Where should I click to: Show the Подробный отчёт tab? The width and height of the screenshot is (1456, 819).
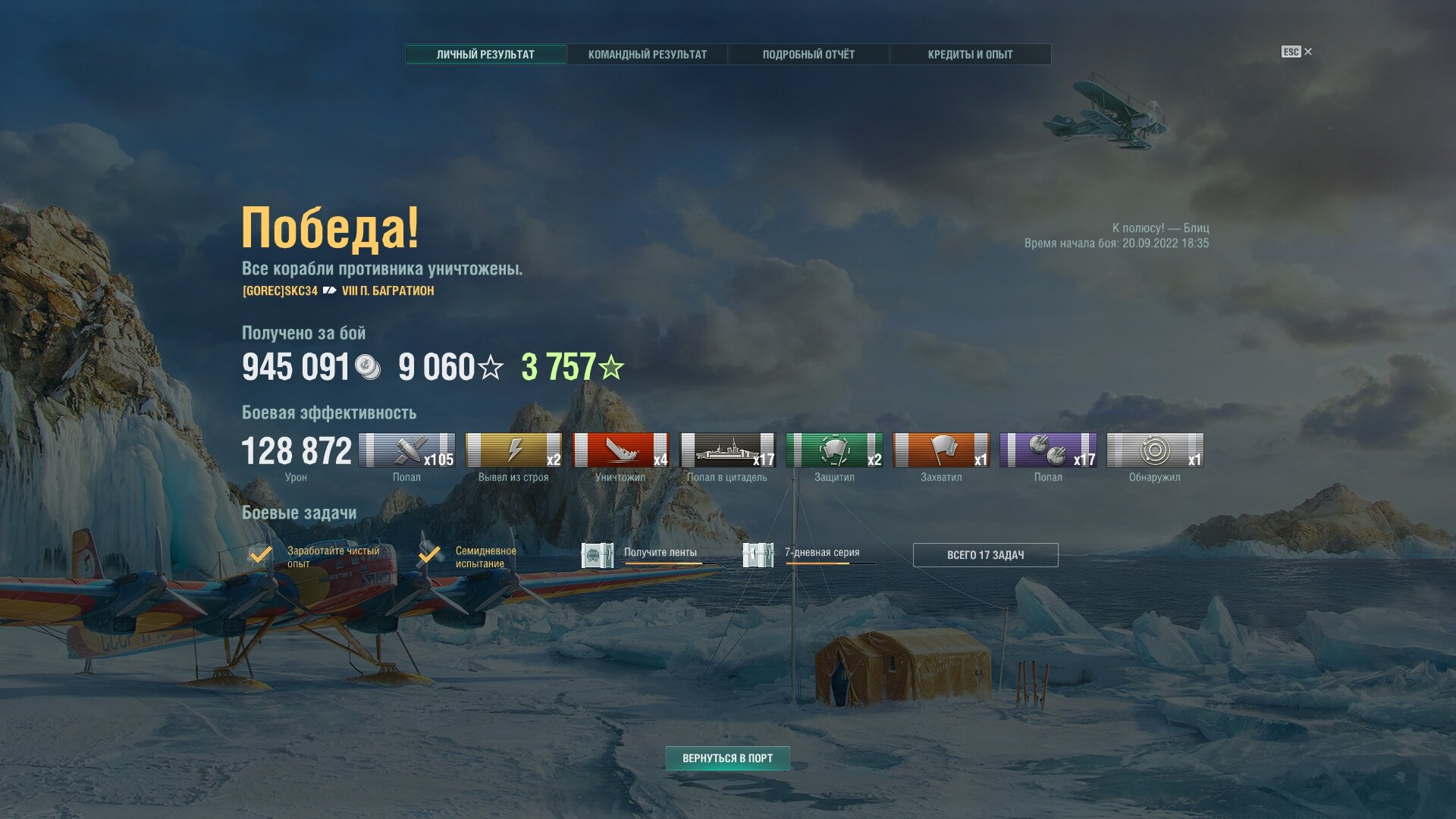point(808,55)
